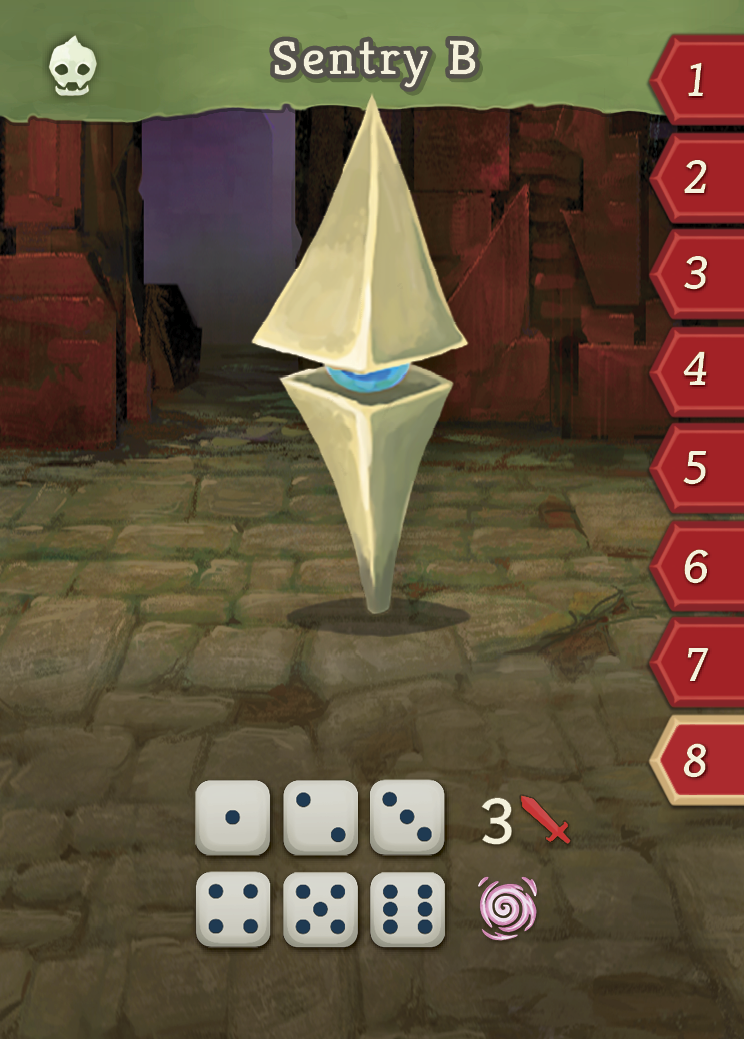Click the highlighted health tab 8
Image resolution: width=744 pixels, height=1039 pixels.
(698, 761)
